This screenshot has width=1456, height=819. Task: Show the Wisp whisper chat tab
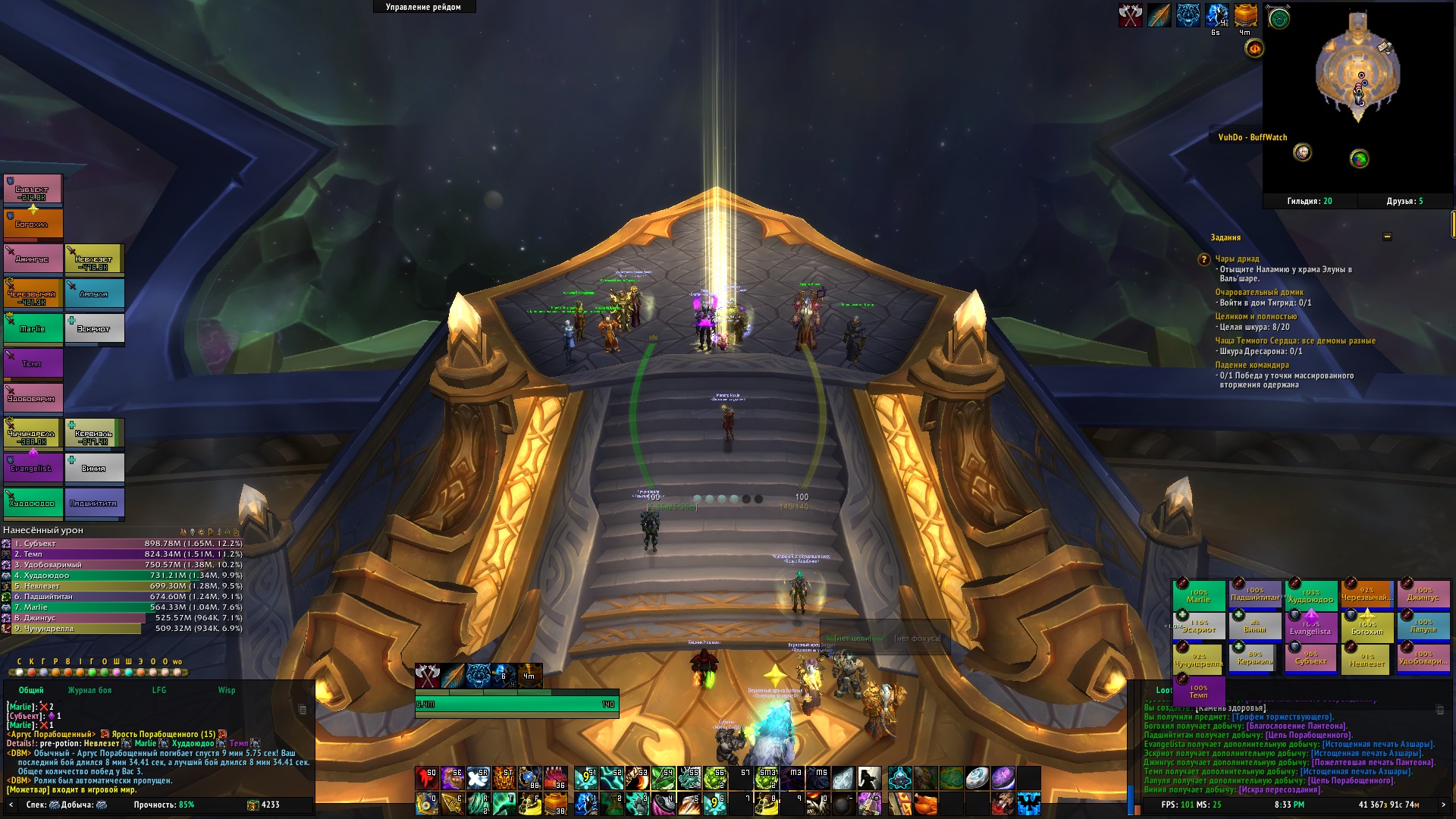click(x=226, y=690)
